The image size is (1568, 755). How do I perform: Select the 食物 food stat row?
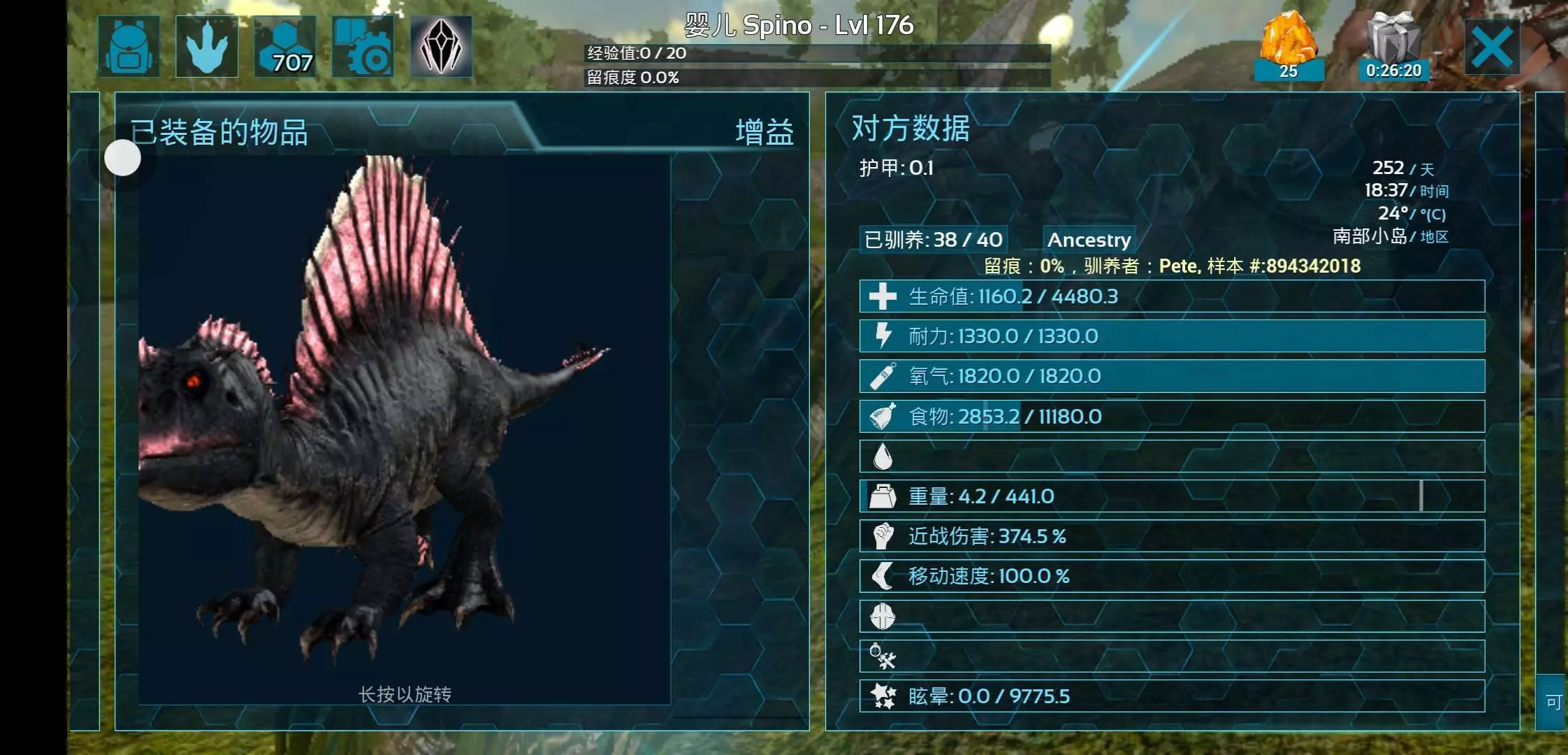1171,417
